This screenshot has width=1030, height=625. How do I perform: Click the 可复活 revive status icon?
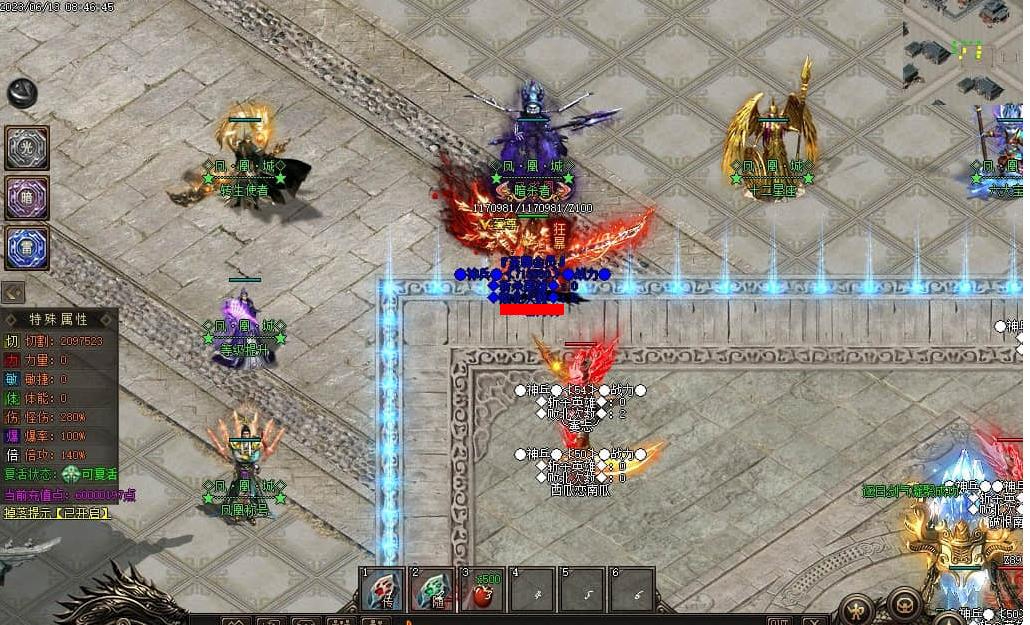71,475
